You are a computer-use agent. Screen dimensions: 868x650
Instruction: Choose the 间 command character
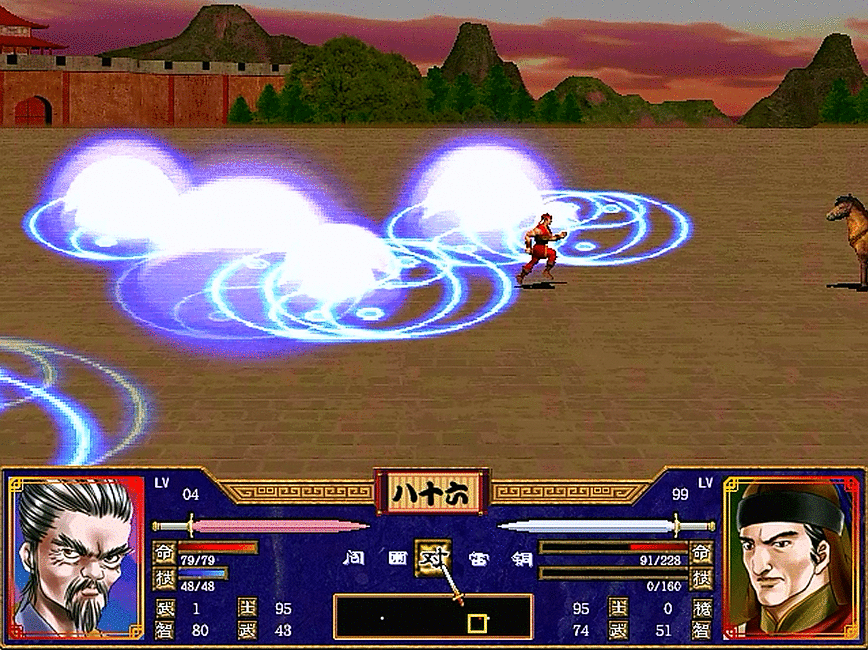[352, 557]
